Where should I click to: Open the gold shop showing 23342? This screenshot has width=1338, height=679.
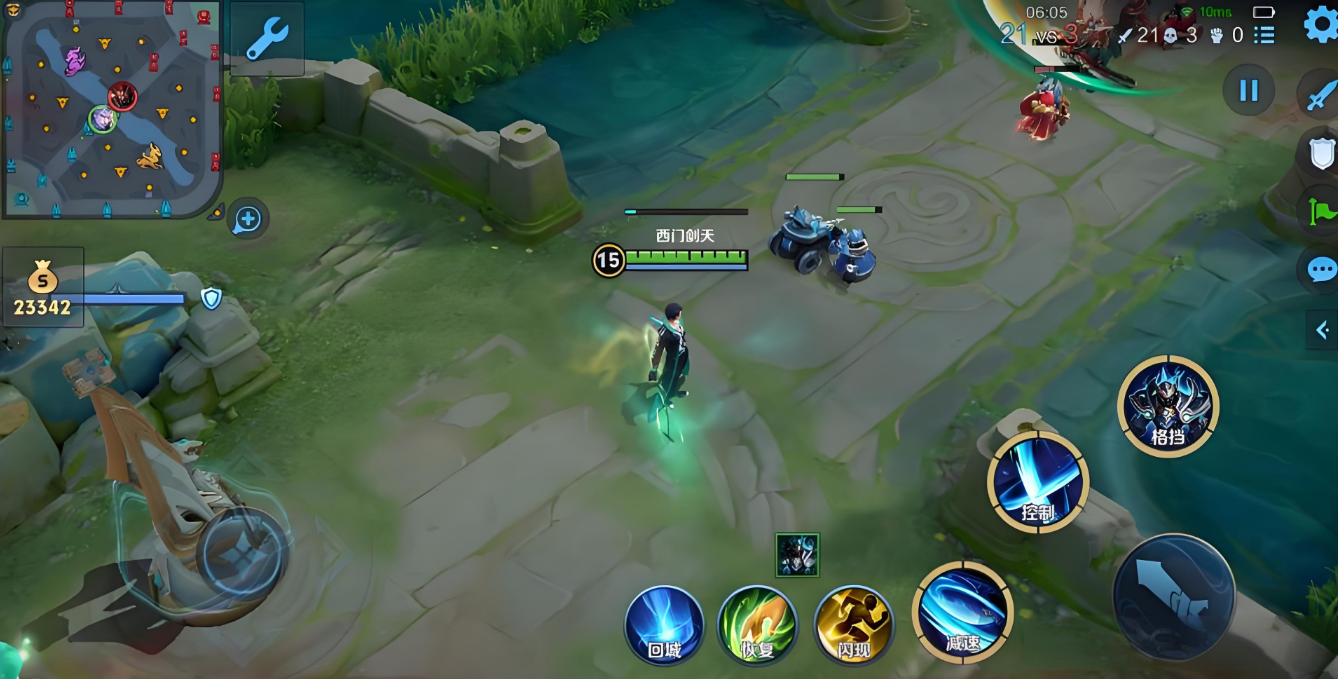(x=42, y=289)
